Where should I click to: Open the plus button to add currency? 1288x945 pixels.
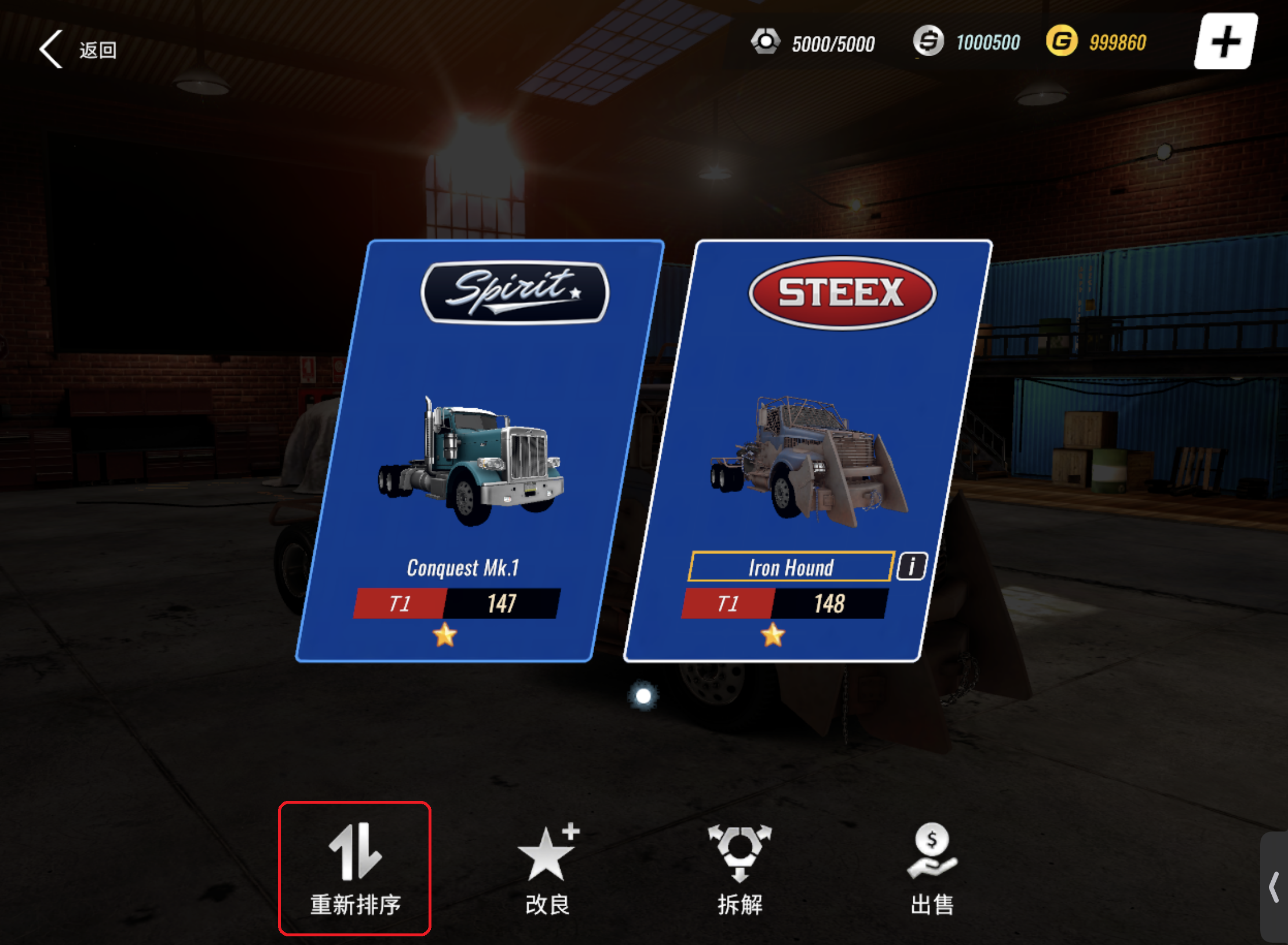tap(1225, 42)
